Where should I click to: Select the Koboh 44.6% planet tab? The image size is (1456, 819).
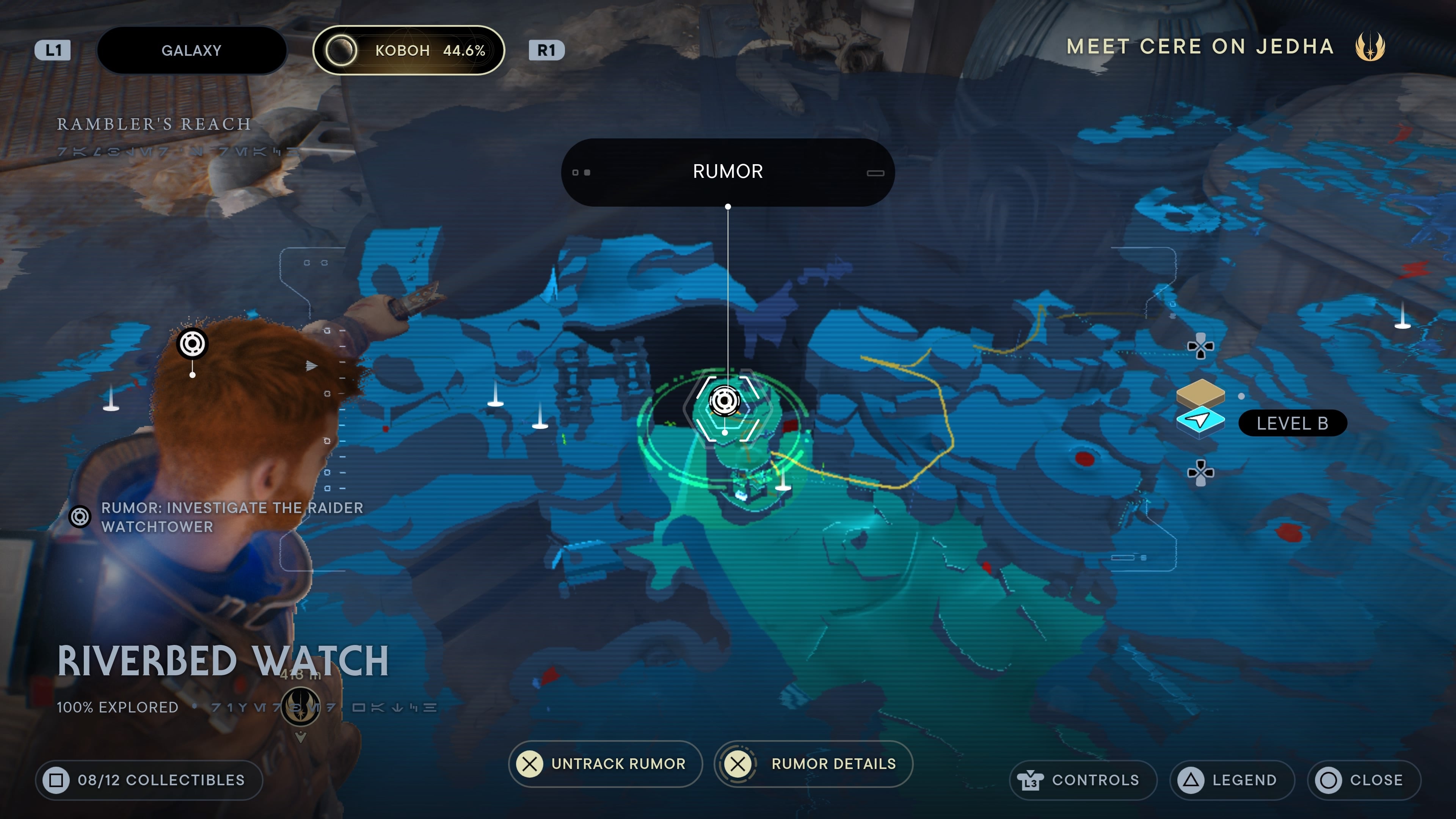pos(408,50)
